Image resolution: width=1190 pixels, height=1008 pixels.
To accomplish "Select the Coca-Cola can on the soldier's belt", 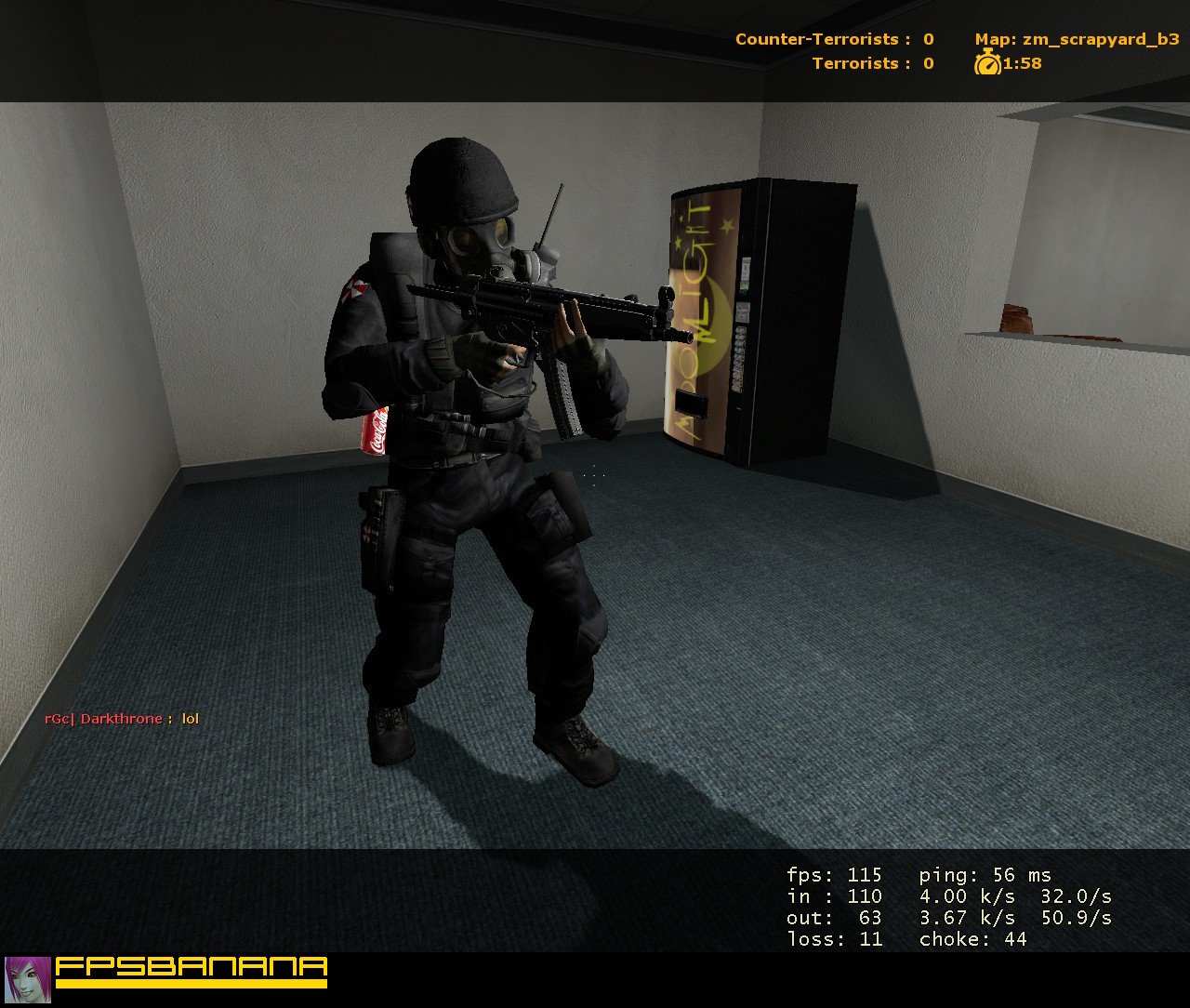I will 376,430.
